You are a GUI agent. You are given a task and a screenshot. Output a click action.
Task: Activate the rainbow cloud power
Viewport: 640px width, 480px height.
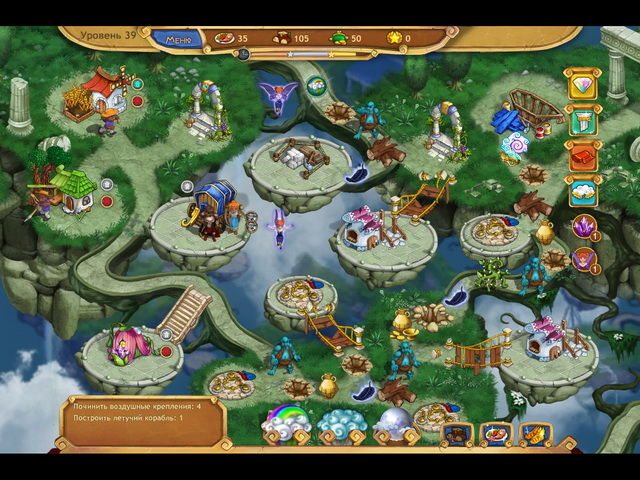(286, 424)
